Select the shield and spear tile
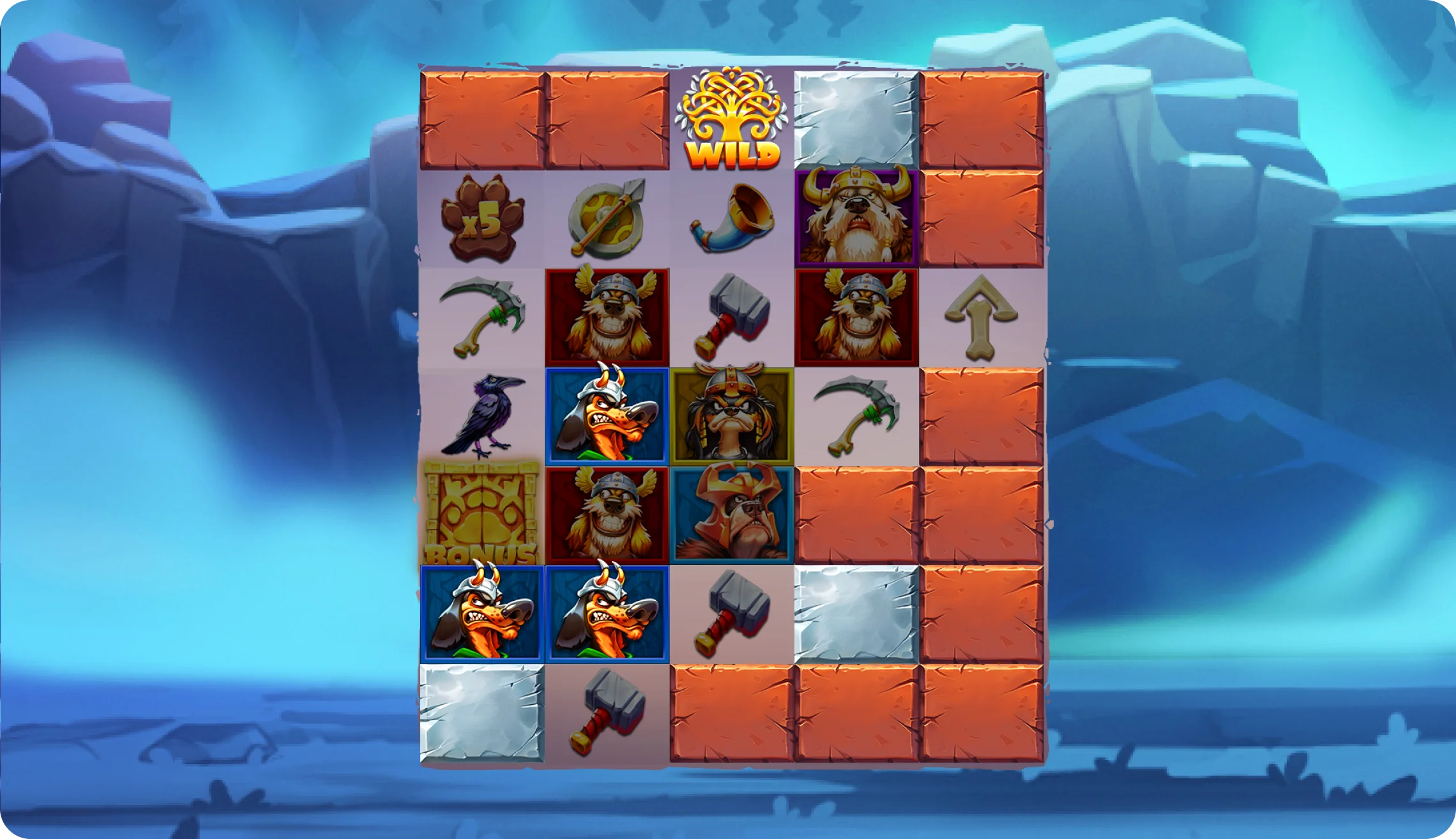 point(607,218)
